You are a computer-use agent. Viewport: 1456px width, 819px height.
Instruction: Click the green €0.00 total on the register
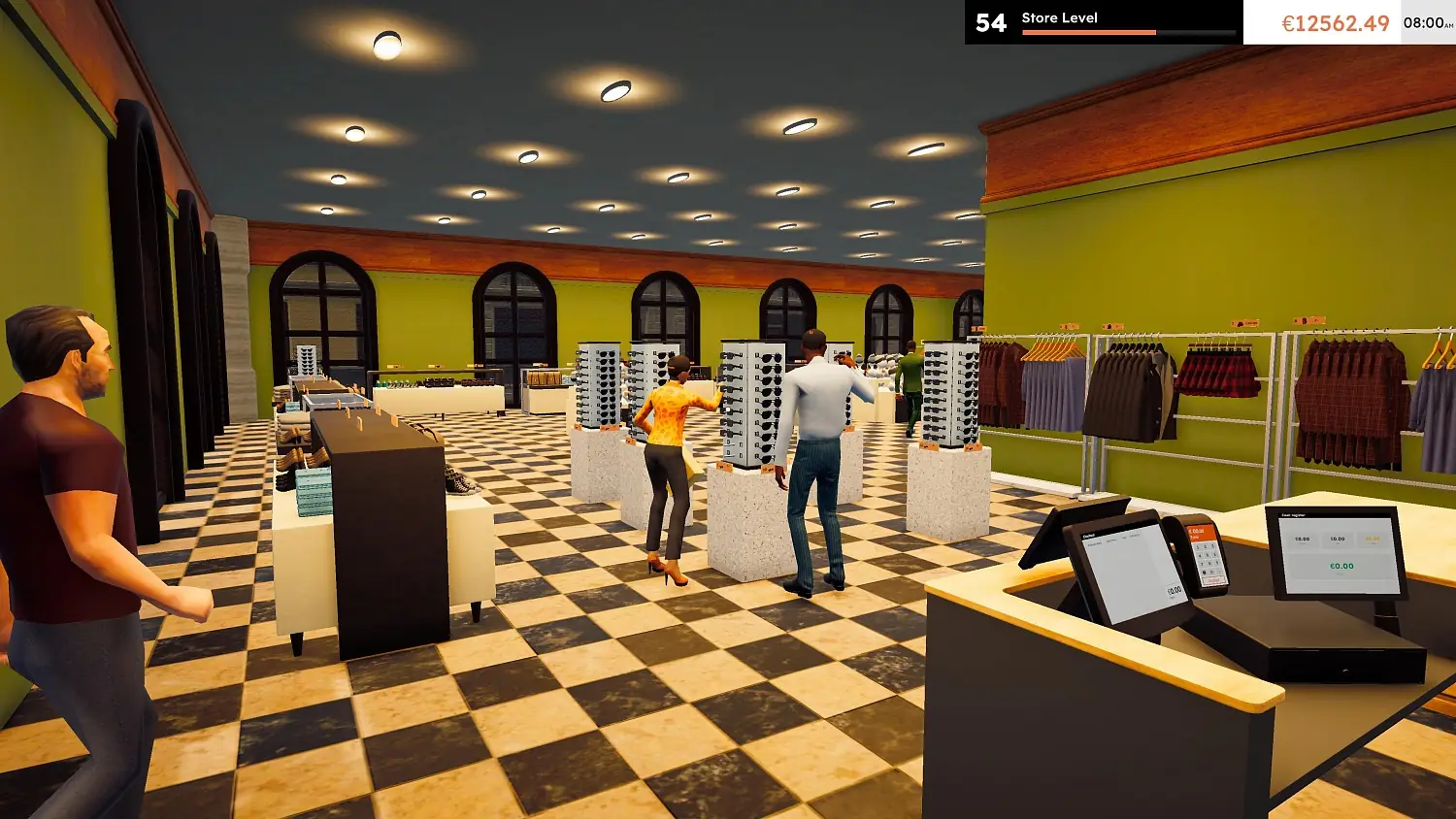click(1341, 567)
